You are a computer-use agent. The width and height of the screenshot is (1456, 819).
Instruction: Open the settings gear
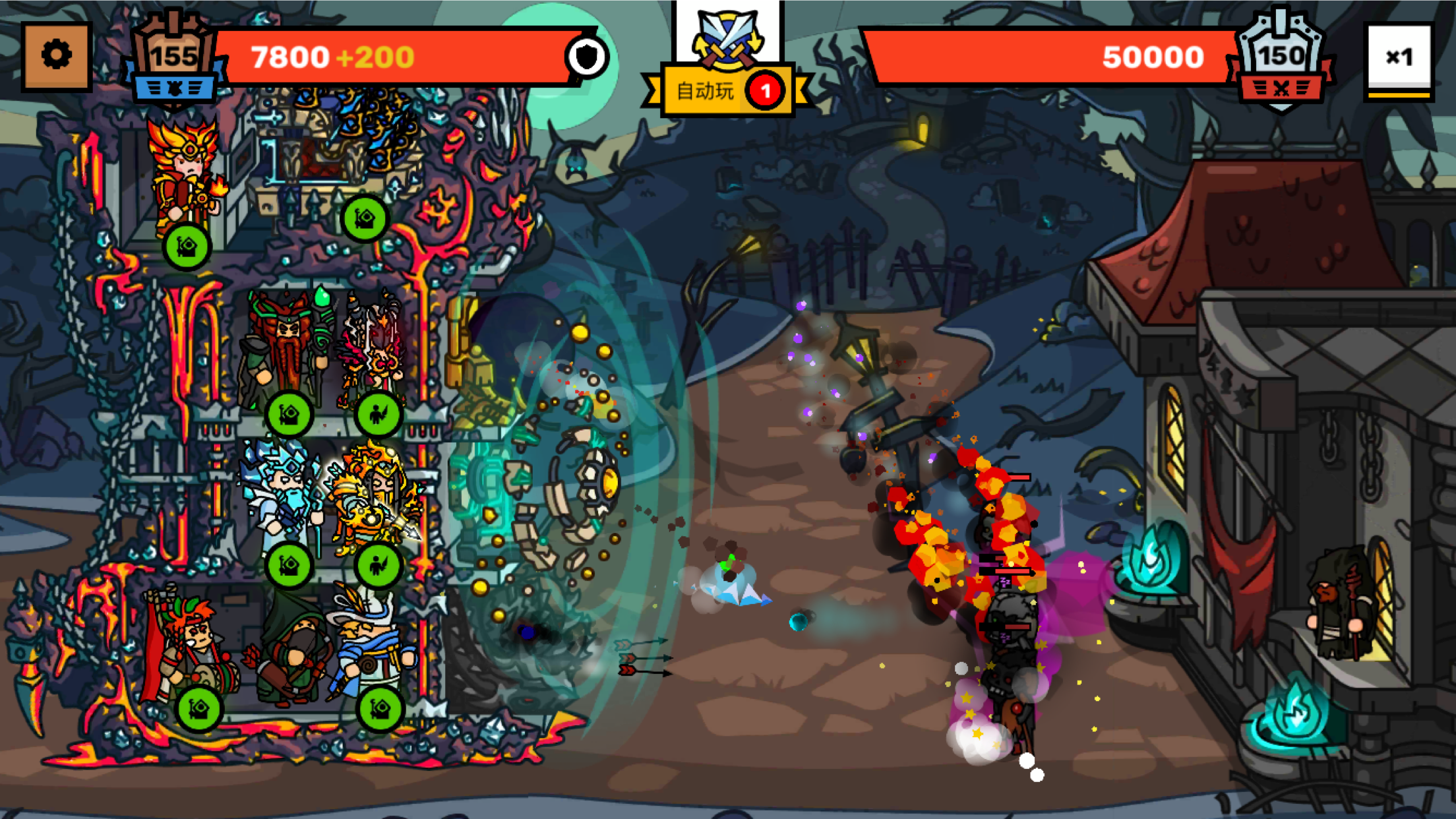(x=56, y=55)
